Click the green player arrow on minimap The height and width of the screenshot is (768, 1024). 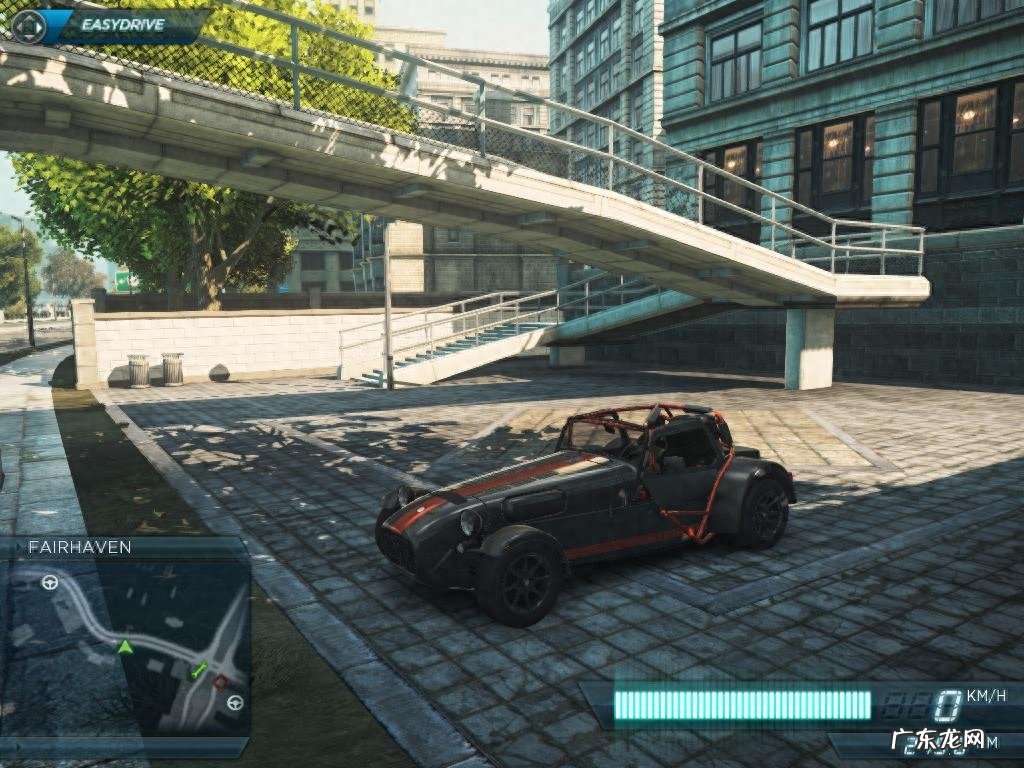[125, 647]
